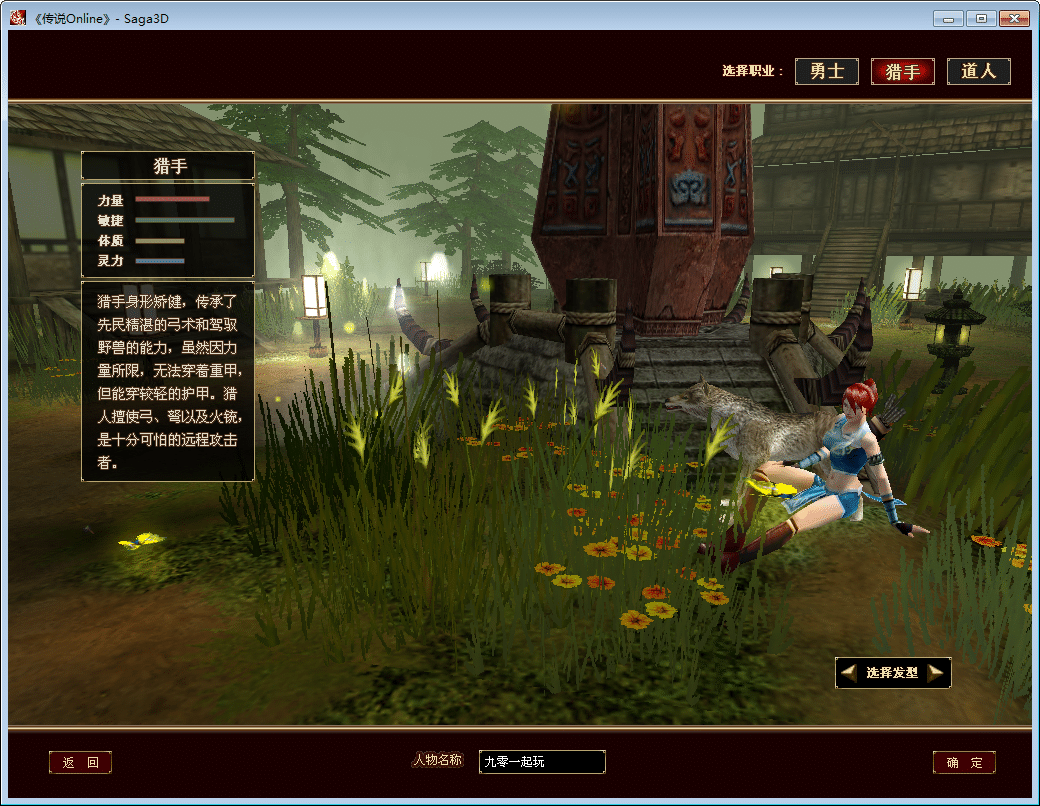The image size is (1040, 806).
Task: Select the 勇士 warrior class
Action: tap(827, 72)
